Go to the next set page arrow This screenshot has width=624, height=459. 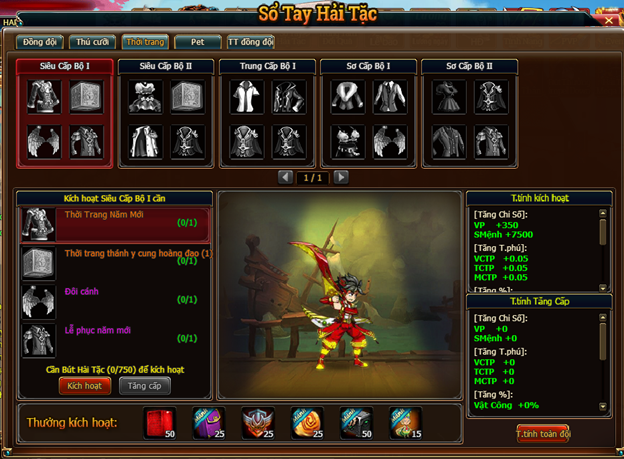coord(341,177)
